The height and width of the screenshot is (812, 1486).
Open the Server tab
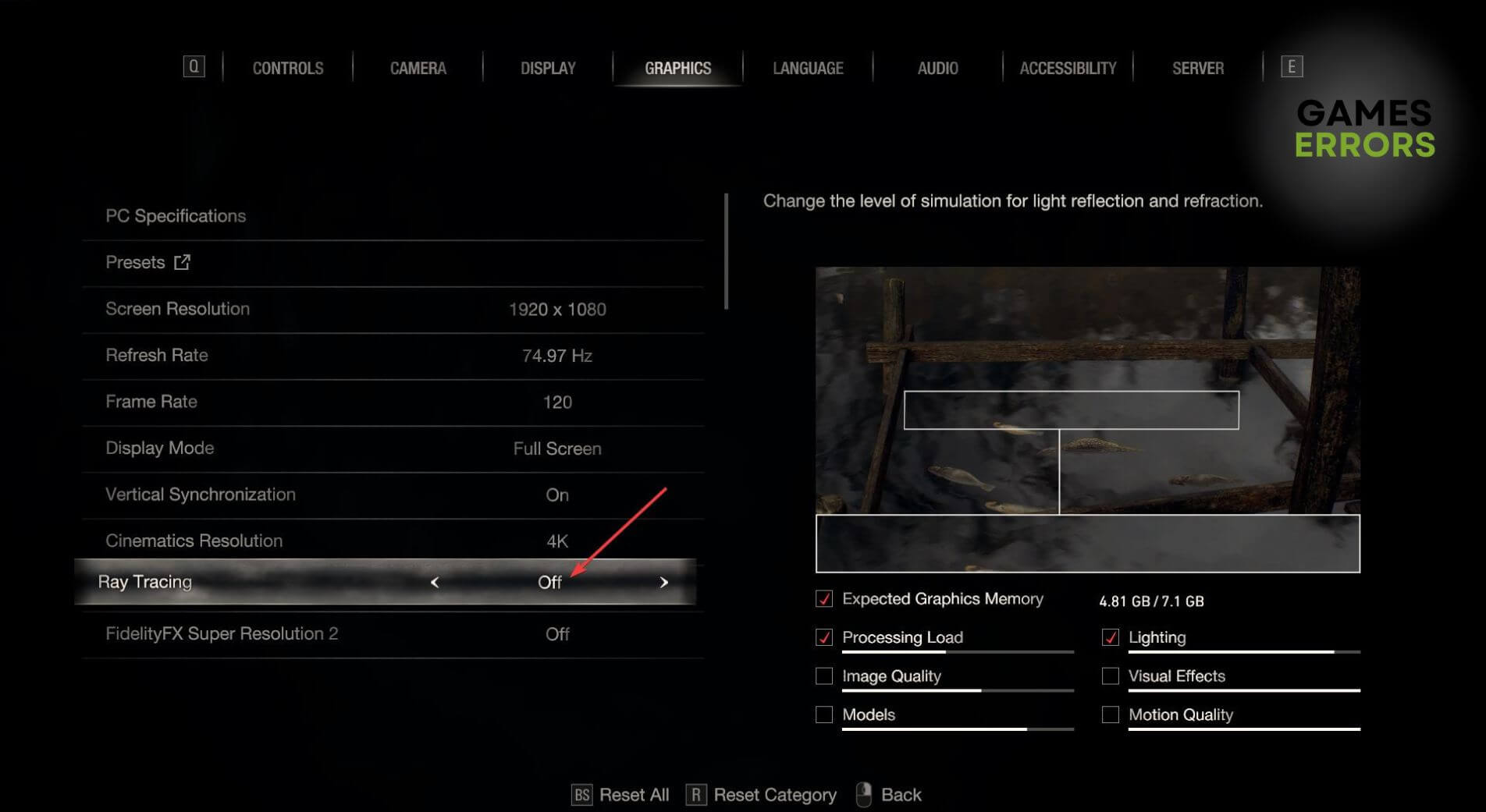(1197, 68)
